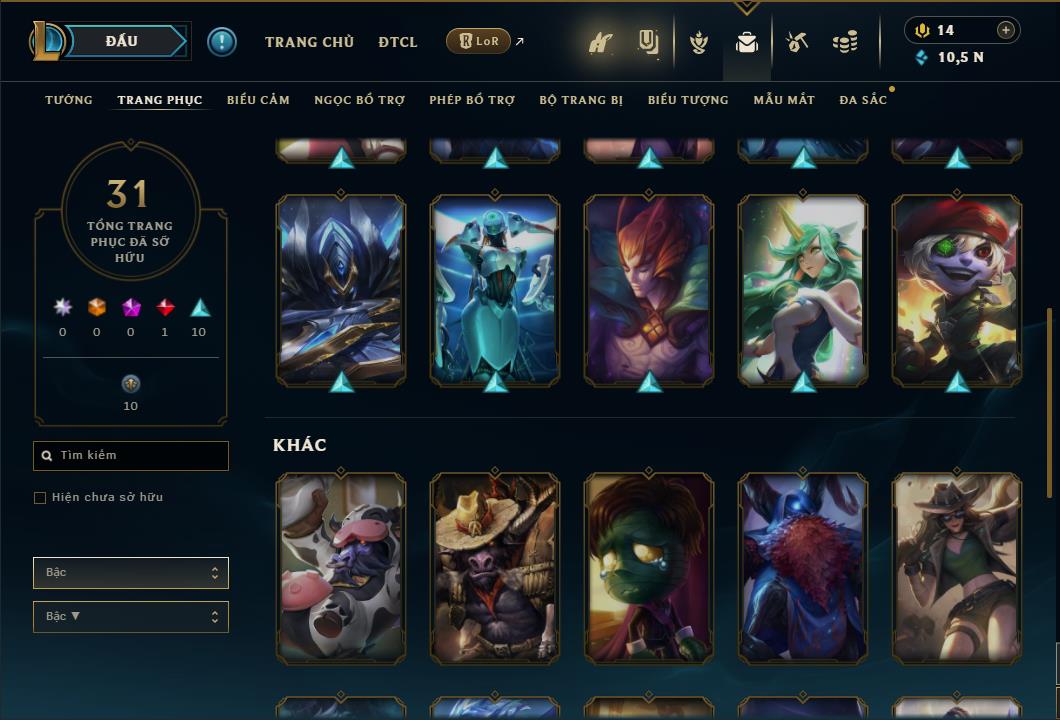Image resolution: width=1060 pixels, height=720 pixels.
Task: Click the plus button to buy RP
Action: click(1006, 30)
